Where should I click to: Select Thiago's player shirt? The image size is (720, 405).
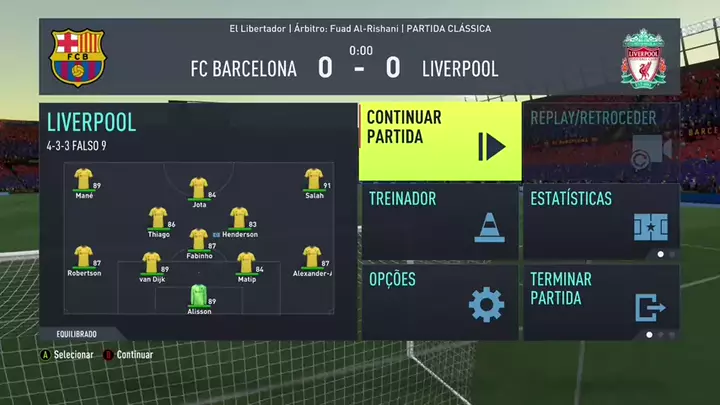(157, 218)
